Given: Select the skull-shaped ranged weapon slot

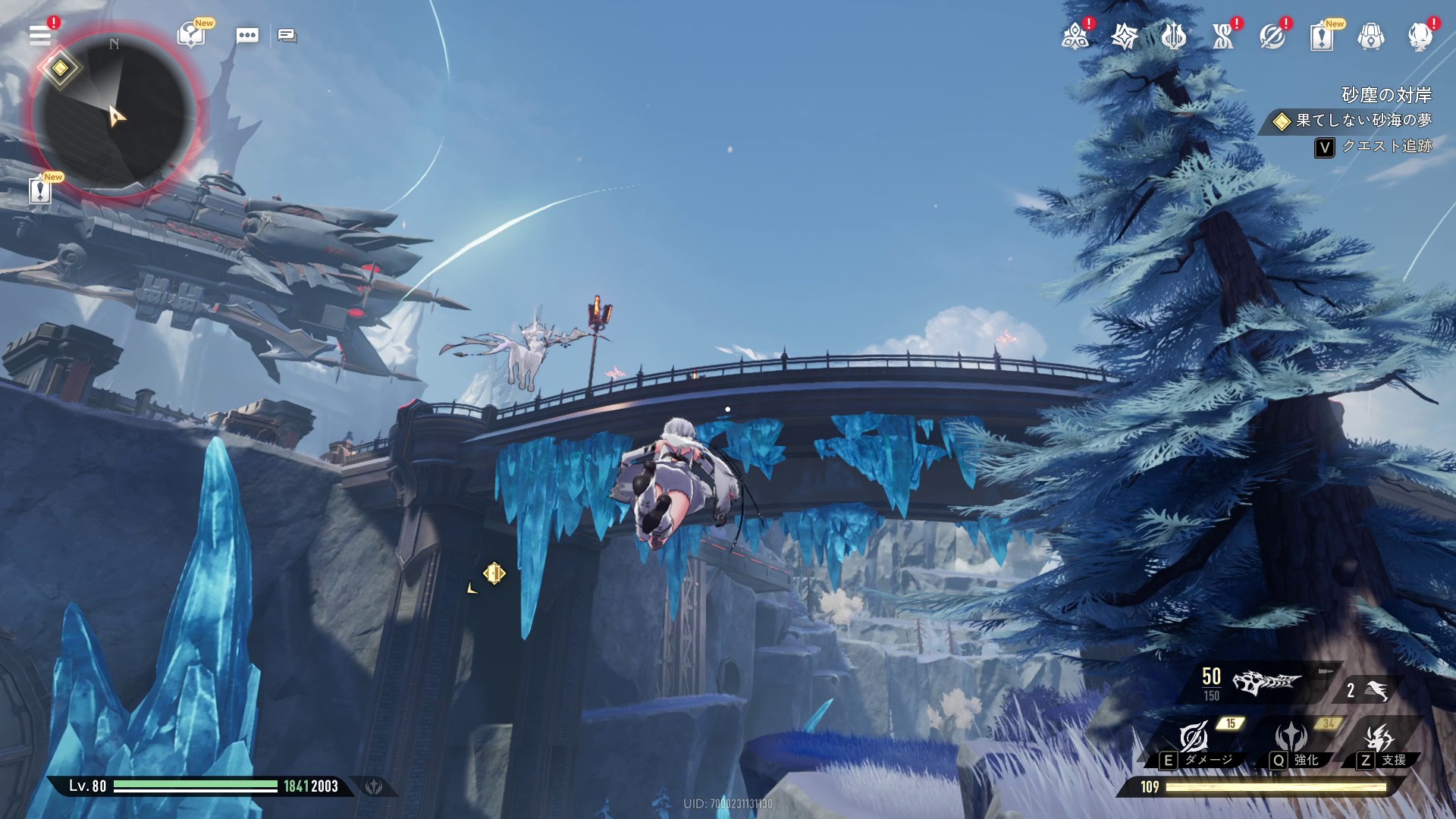Looking at the screenshot, I should tap(1265, 682).
